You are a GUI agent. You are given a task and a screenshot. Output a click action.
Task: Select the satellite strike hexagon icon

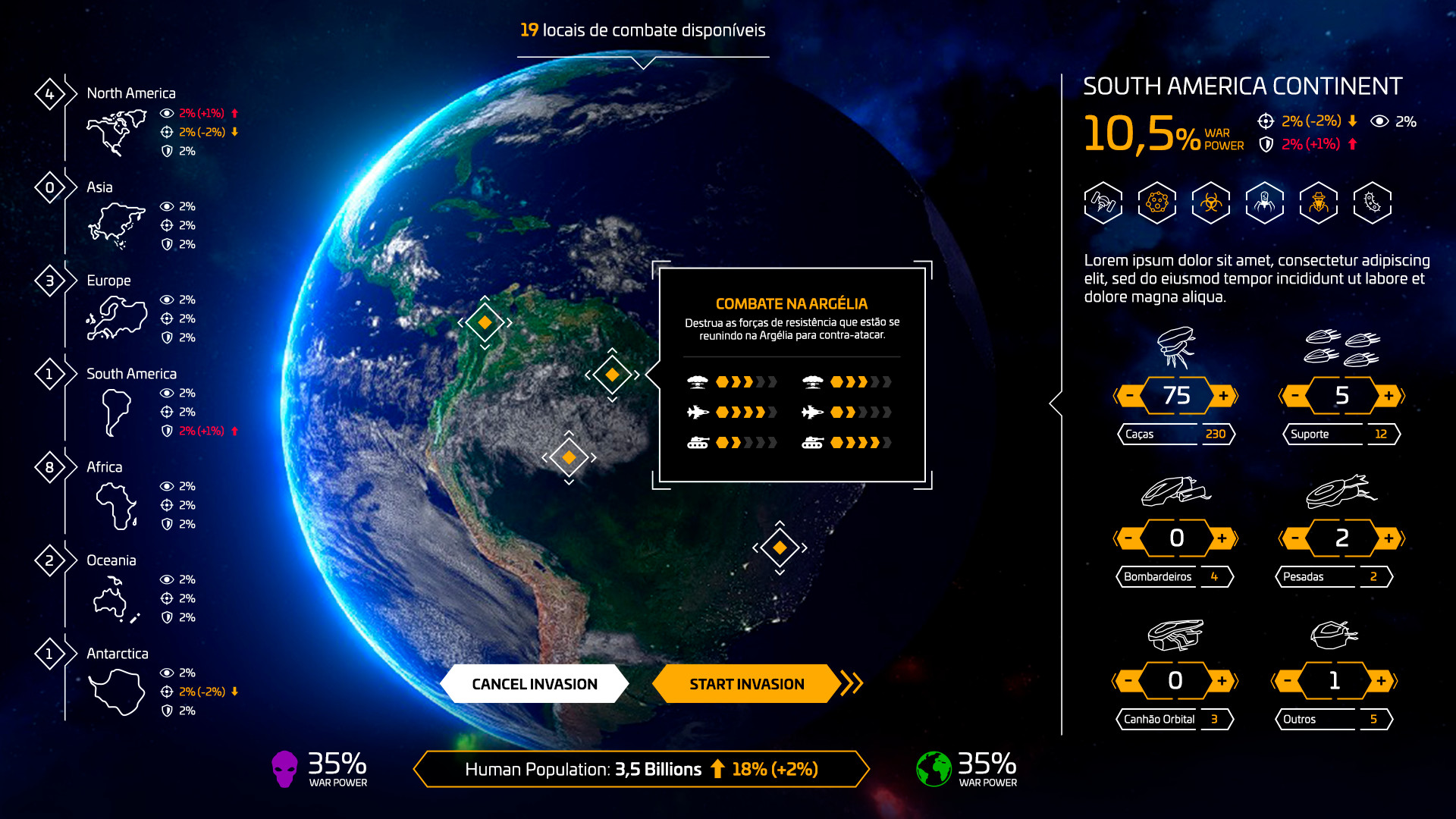[1103, 202]
